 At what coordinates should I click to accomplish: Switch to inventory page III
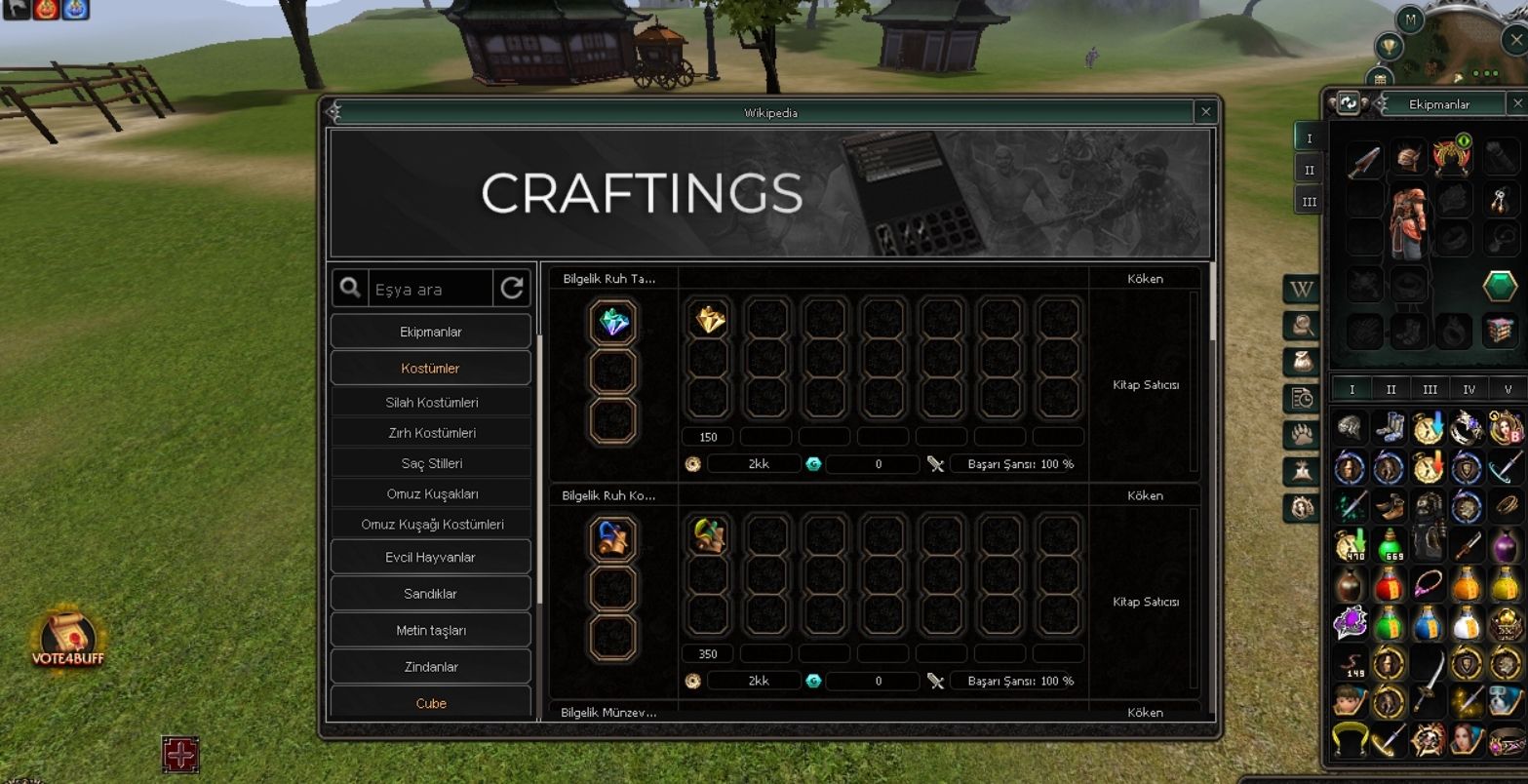(x=1430, y=389)
